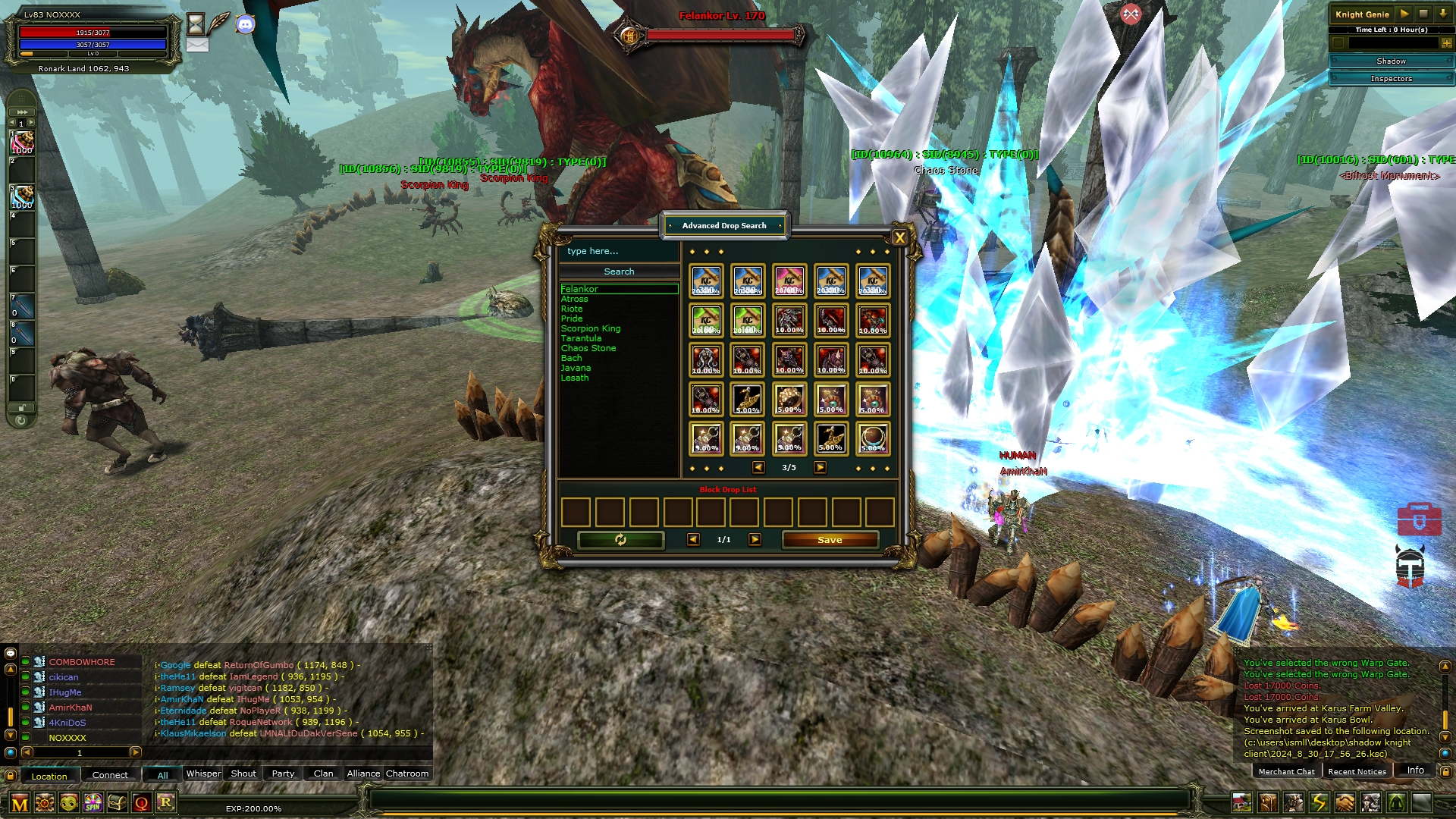Save the block drop list
Image resolution: width=1456 pixels, height=819 pixels.
pyautogui.click(x=830, y=540)
